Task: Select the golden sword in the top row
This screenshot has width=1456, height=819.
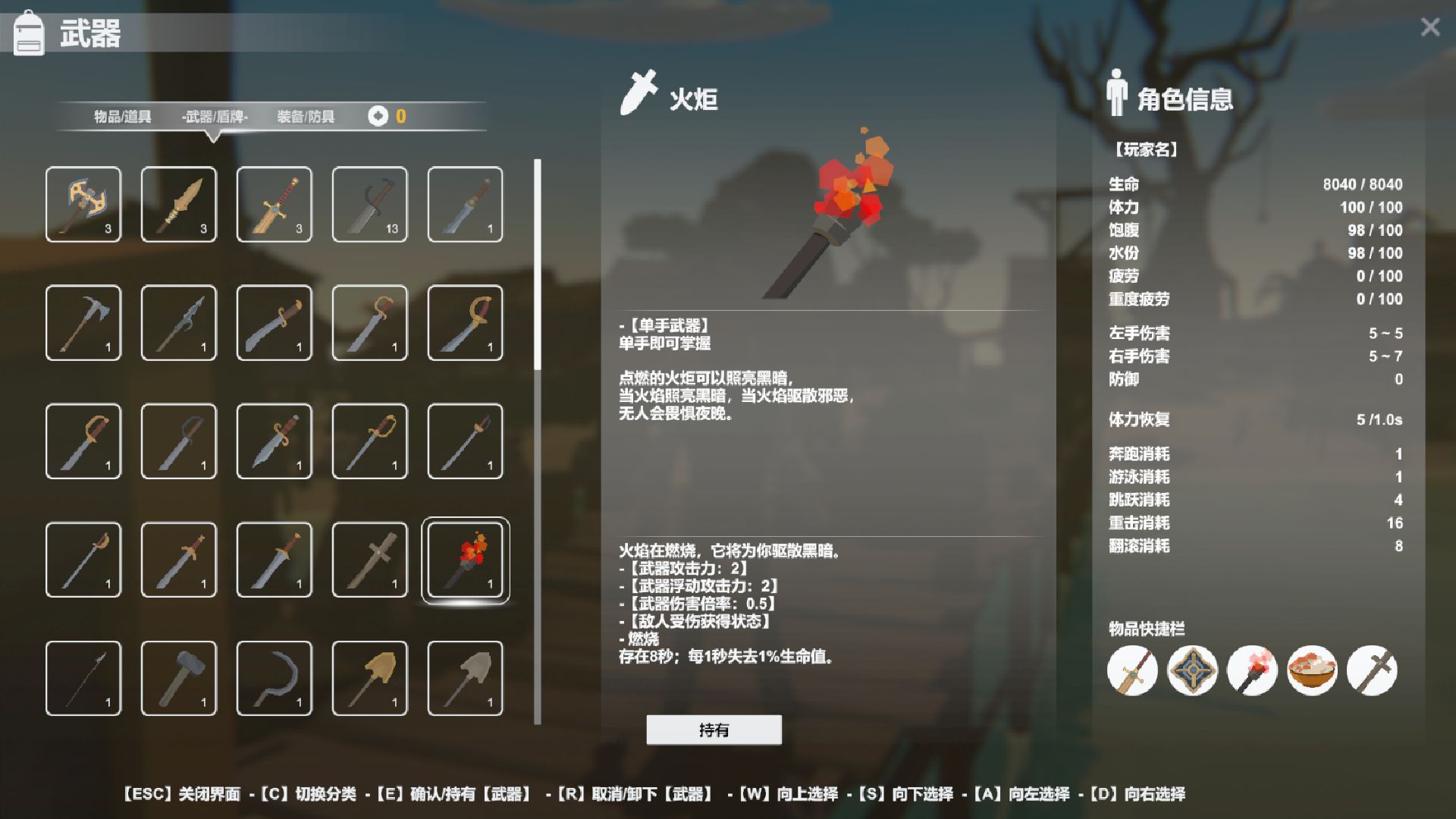Action: [274, 205]
